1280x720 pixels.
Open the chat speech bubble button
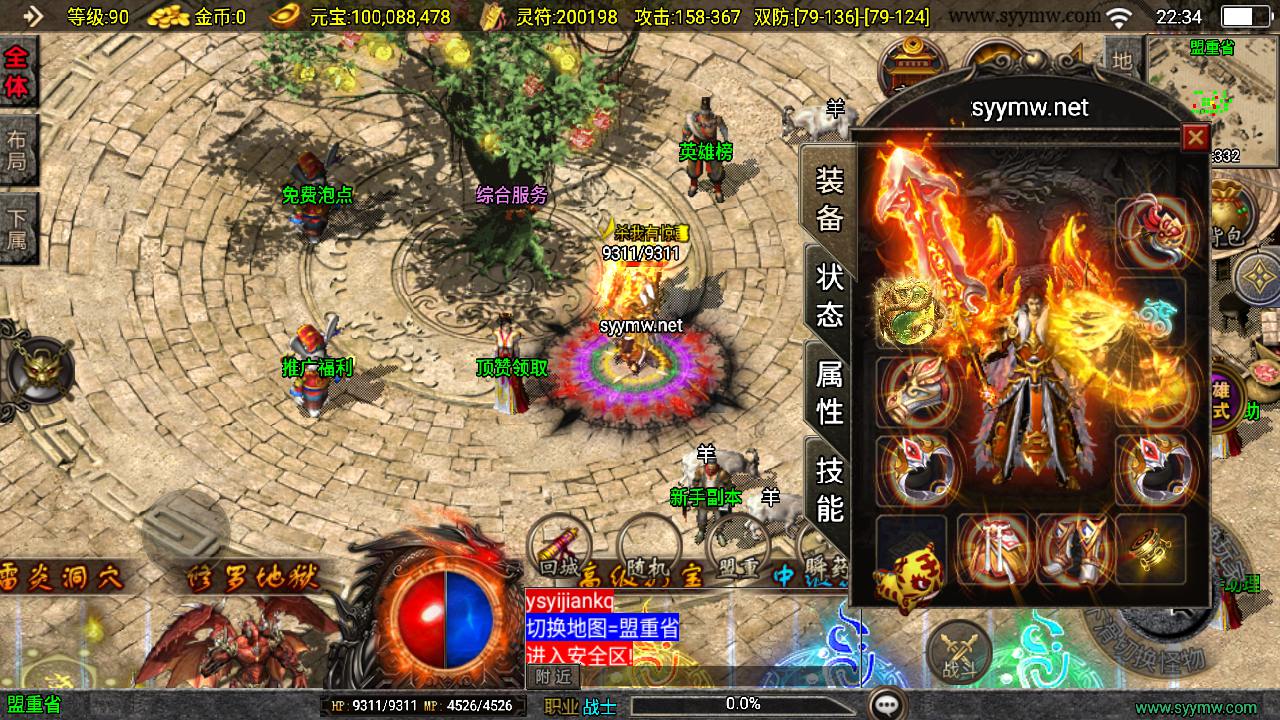coord(886,705)
